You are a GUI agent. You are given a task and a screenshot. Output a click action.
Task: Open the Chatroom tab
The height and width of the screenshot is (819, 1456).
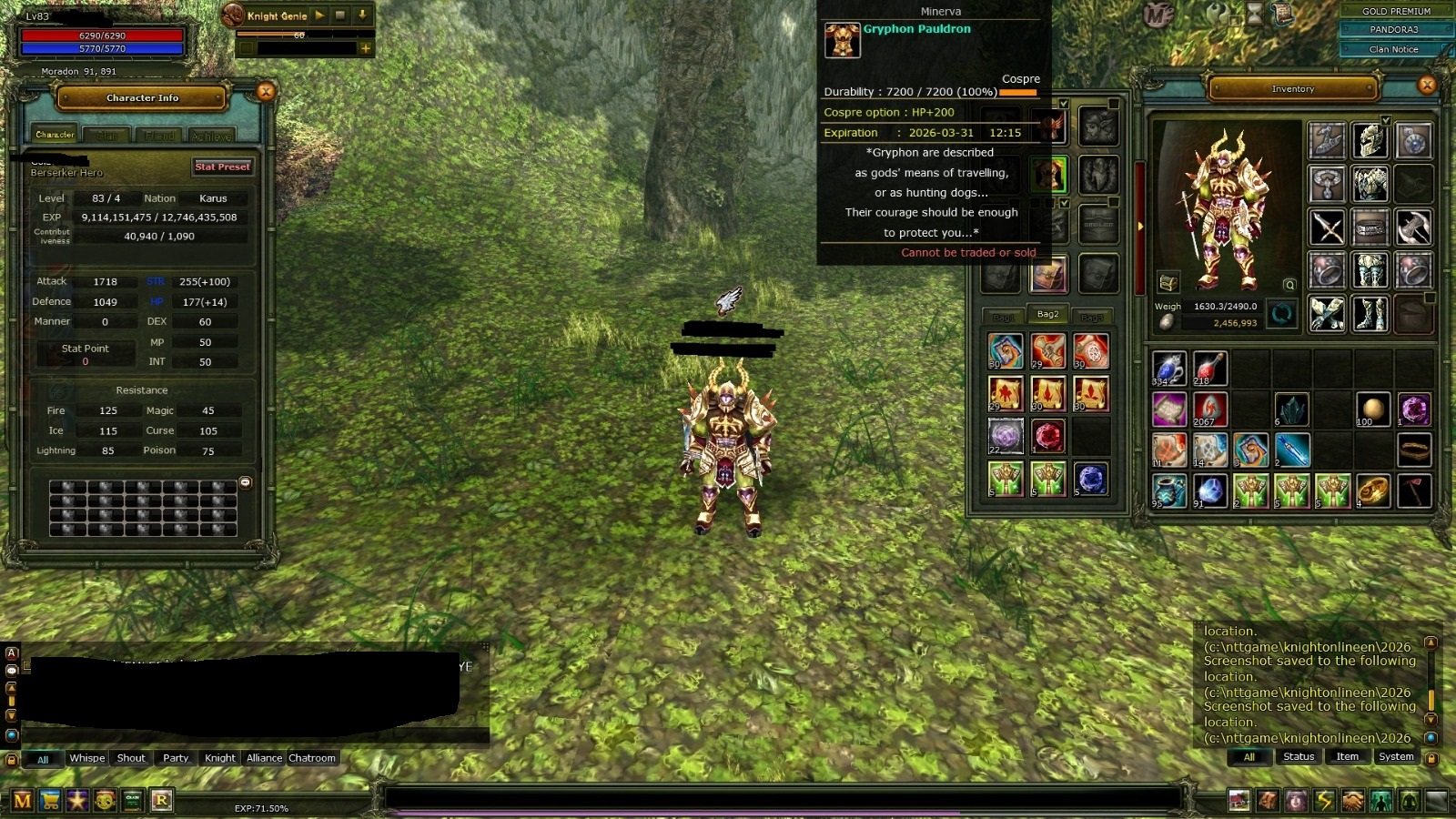coord(312,758)
